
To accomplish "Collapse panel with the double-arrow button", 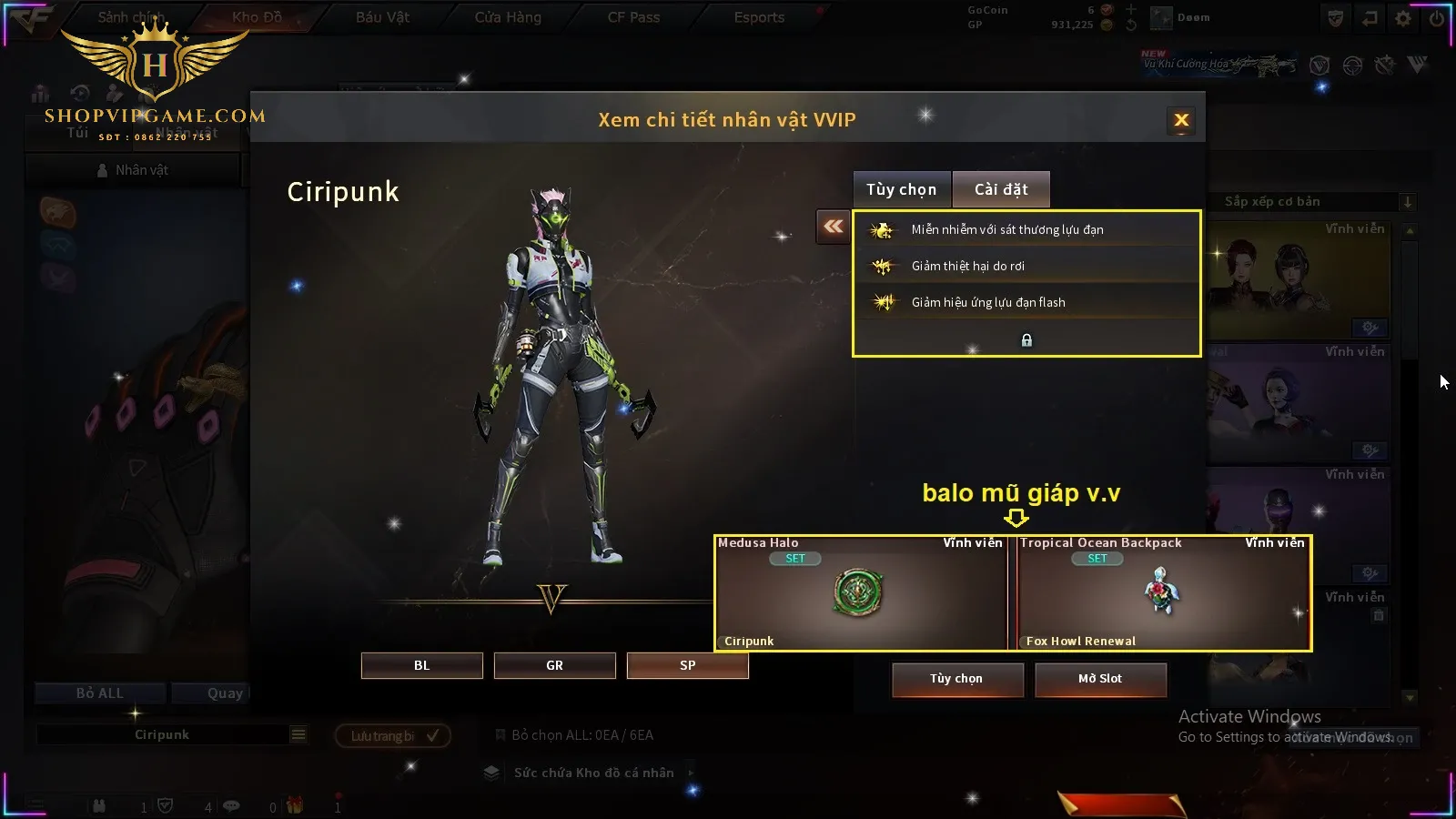I will [x=833, y=227].
